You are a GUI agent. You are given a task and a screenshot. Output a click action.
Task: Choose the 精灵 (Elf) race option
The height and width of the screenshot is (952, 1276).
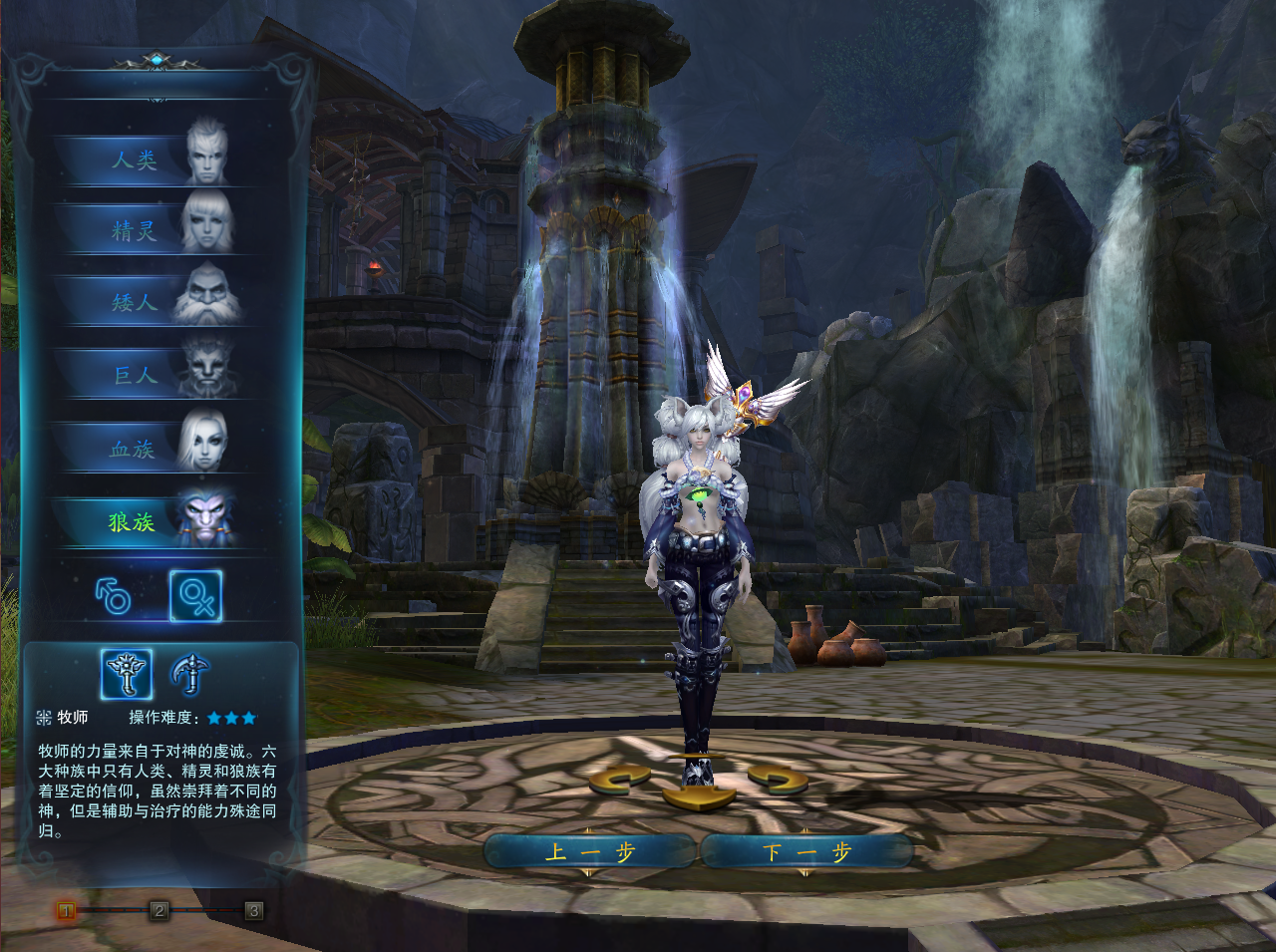[x=150, y=231]
